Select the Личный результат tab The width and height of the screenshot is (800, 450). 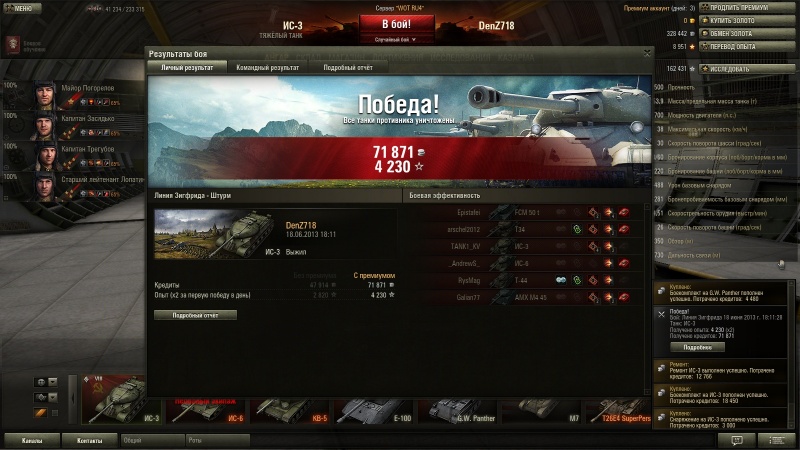coord(186,67)
